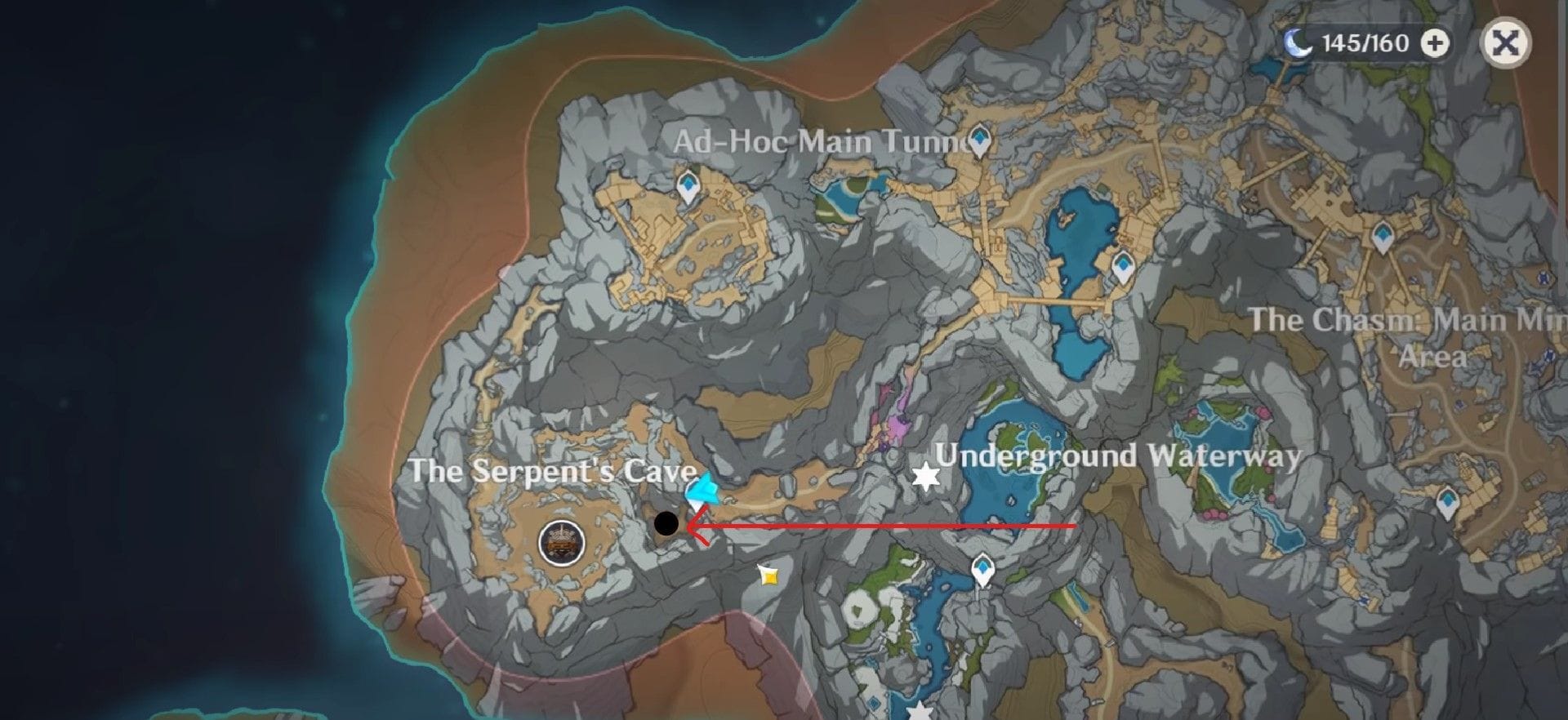Screen dimensions: 1568x720
Task: Select The Serpent's Cave area label
Action: (x=551, y=472)
